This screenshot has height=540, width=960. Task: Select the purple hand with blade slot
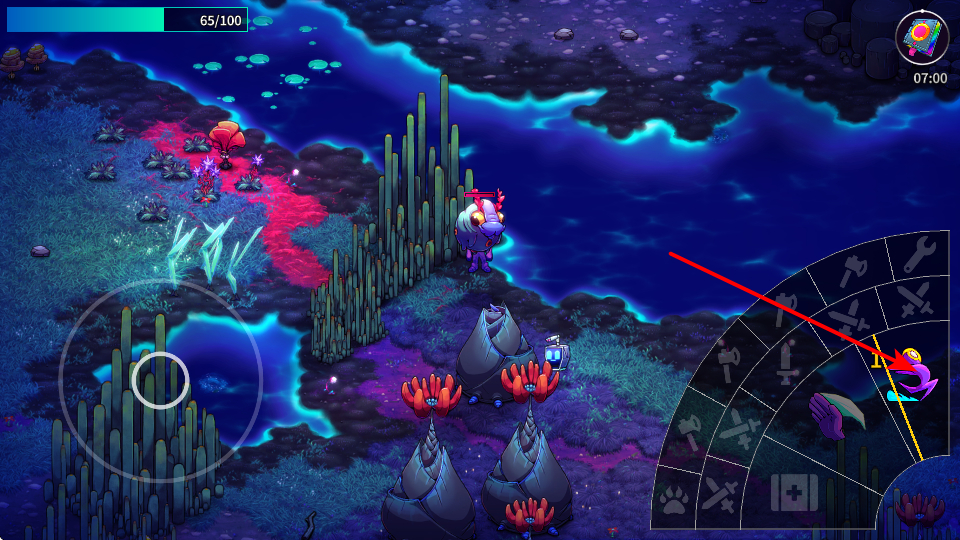(836, 414)
